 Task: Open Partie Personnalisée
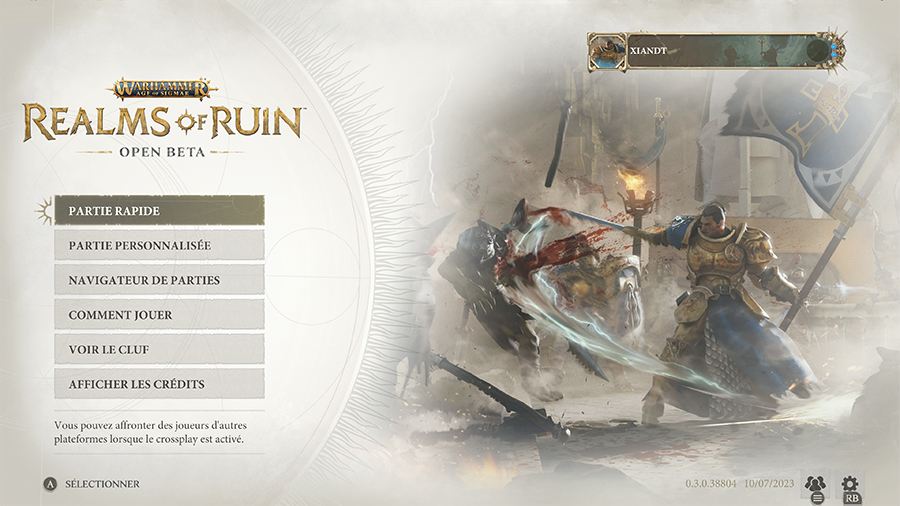(x=159, y=245)
